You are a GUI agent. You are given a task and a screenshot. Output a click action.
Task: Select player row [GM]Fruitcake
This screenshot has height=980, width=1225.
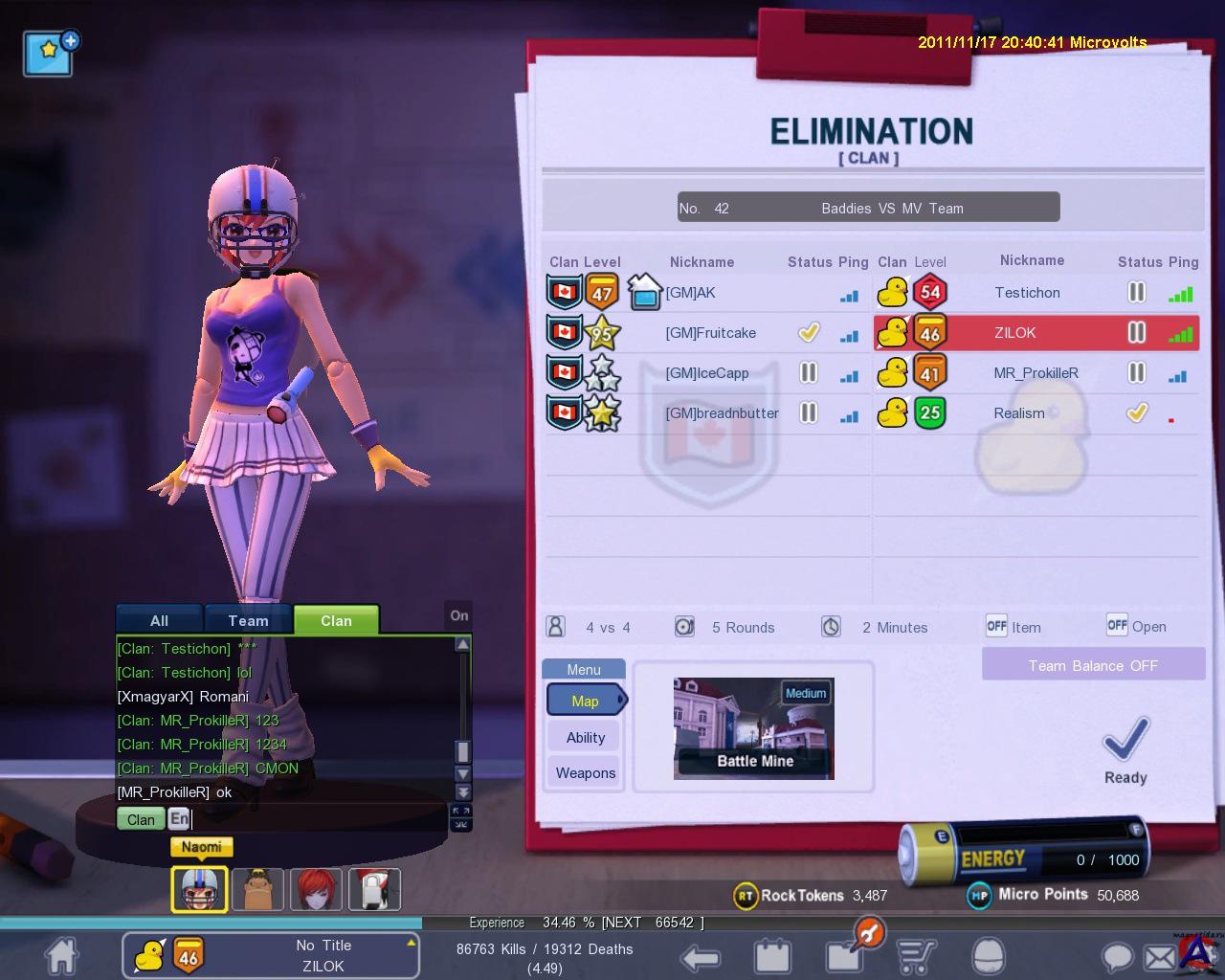pos(710,333)
